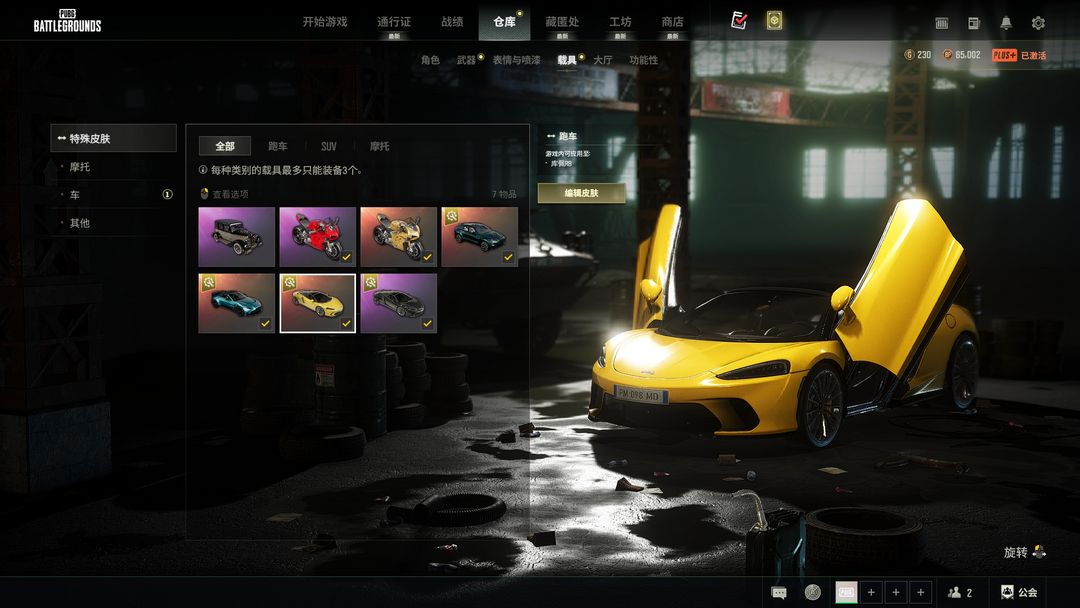Choose the 其他 sidebar category
Screen dimensions: 1080x608
(80, 223)
